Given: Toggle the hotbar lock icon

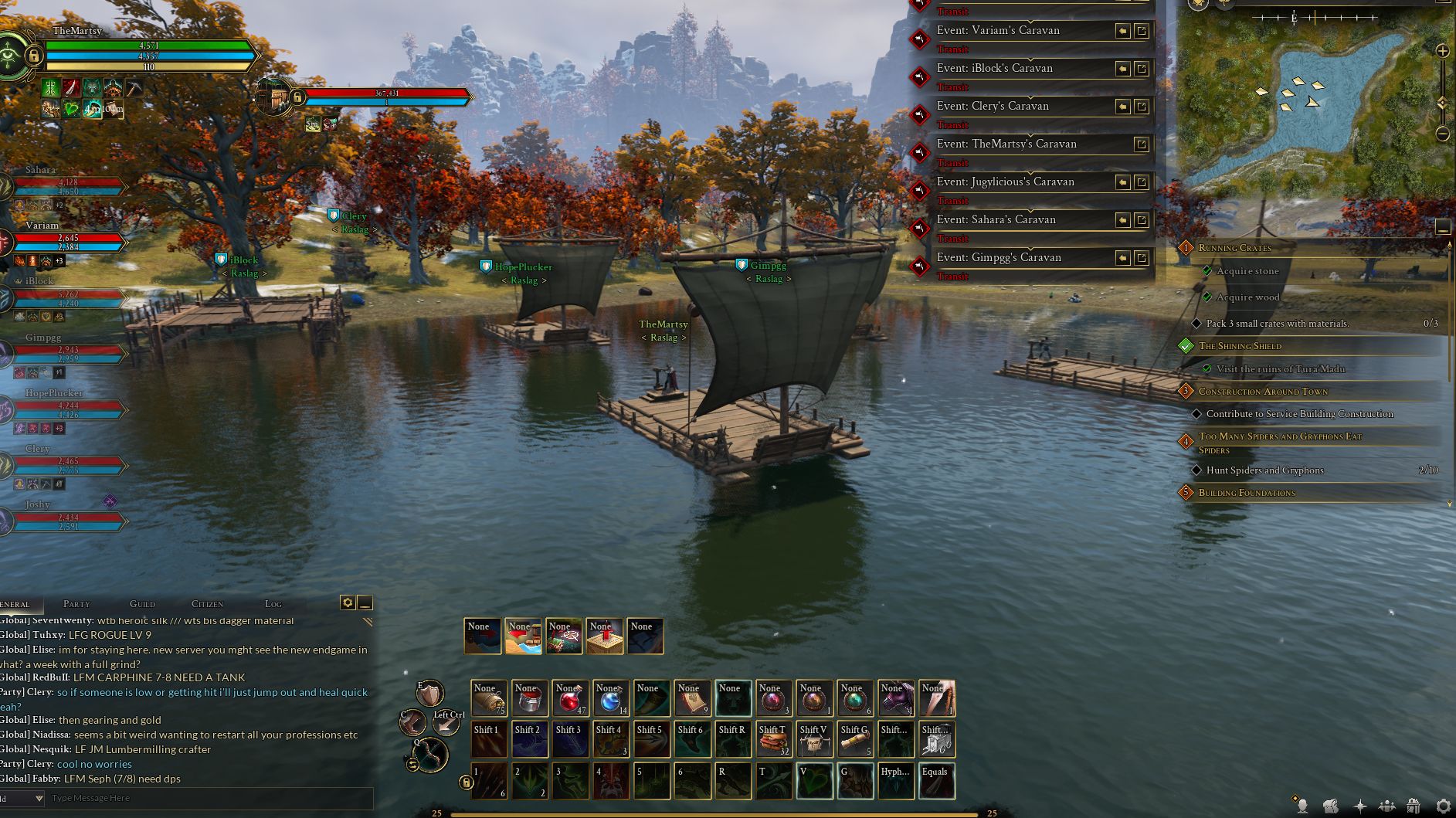Looking at the screenshot, I should point(465,782).
